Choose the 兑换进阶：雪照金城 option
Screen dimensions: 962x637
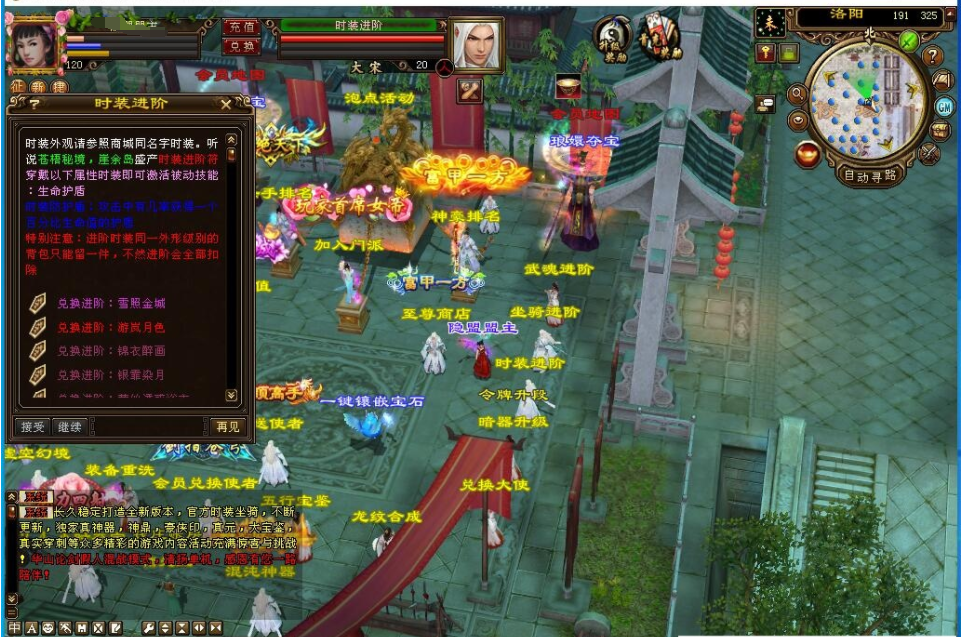coord(111,303)
